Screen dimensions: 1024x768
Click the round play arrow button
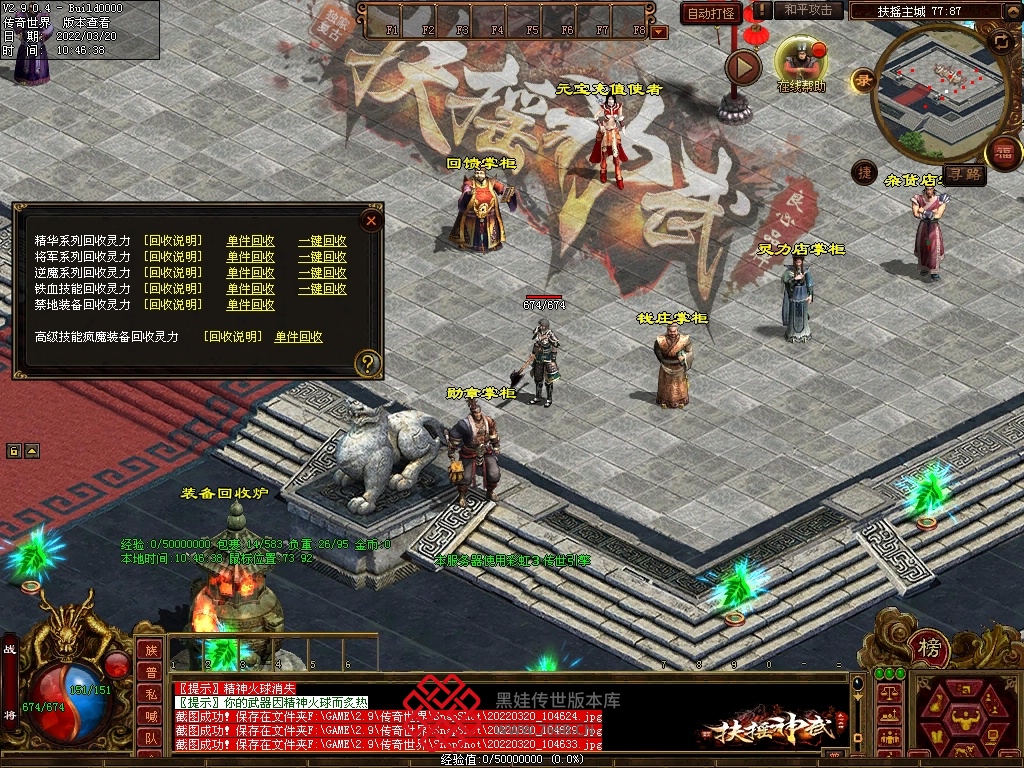point(743,67)
